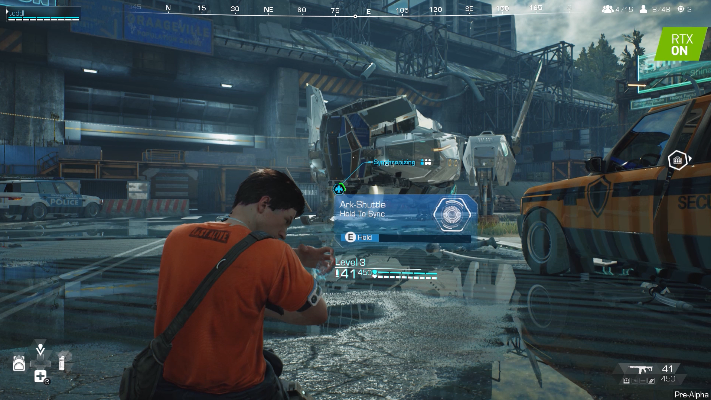
Task: Select the canister item slot
Action: click(x=61, y=363)
